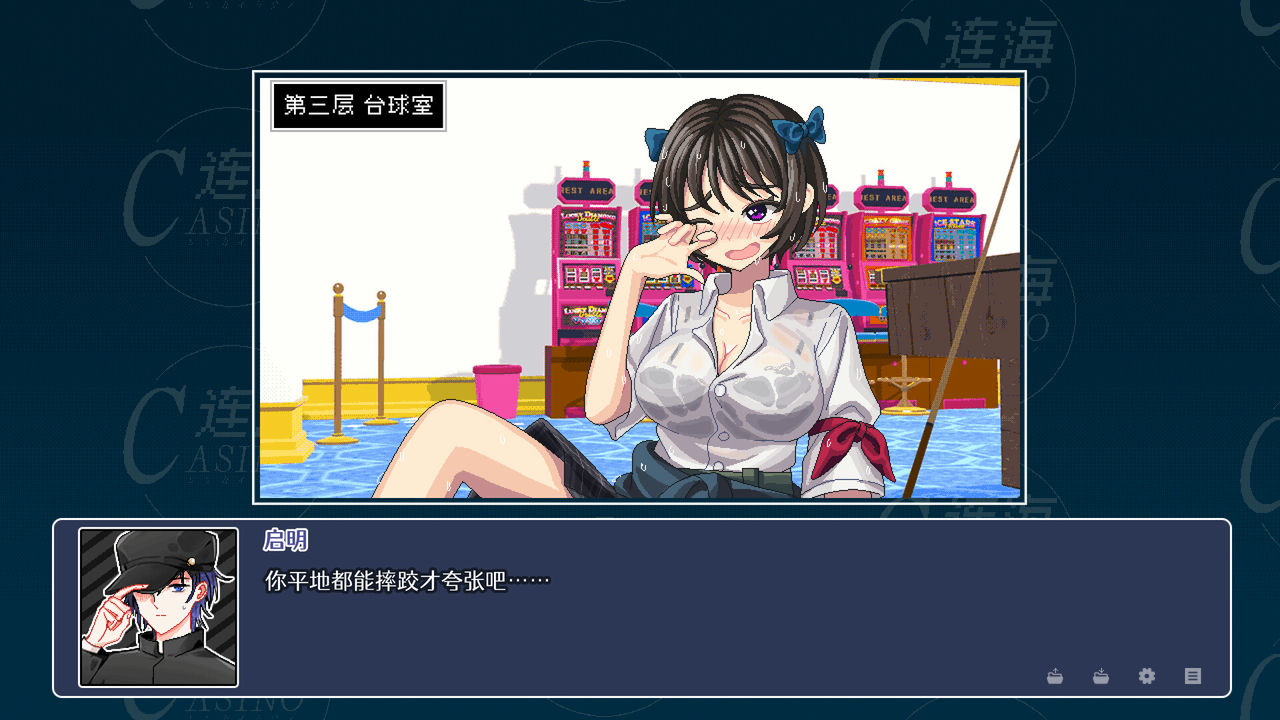The width and height of the screenshot is (1280, 720).
Task: Advance the dialogue by clicking 启明's text line
Action: [x=408, y=580]
